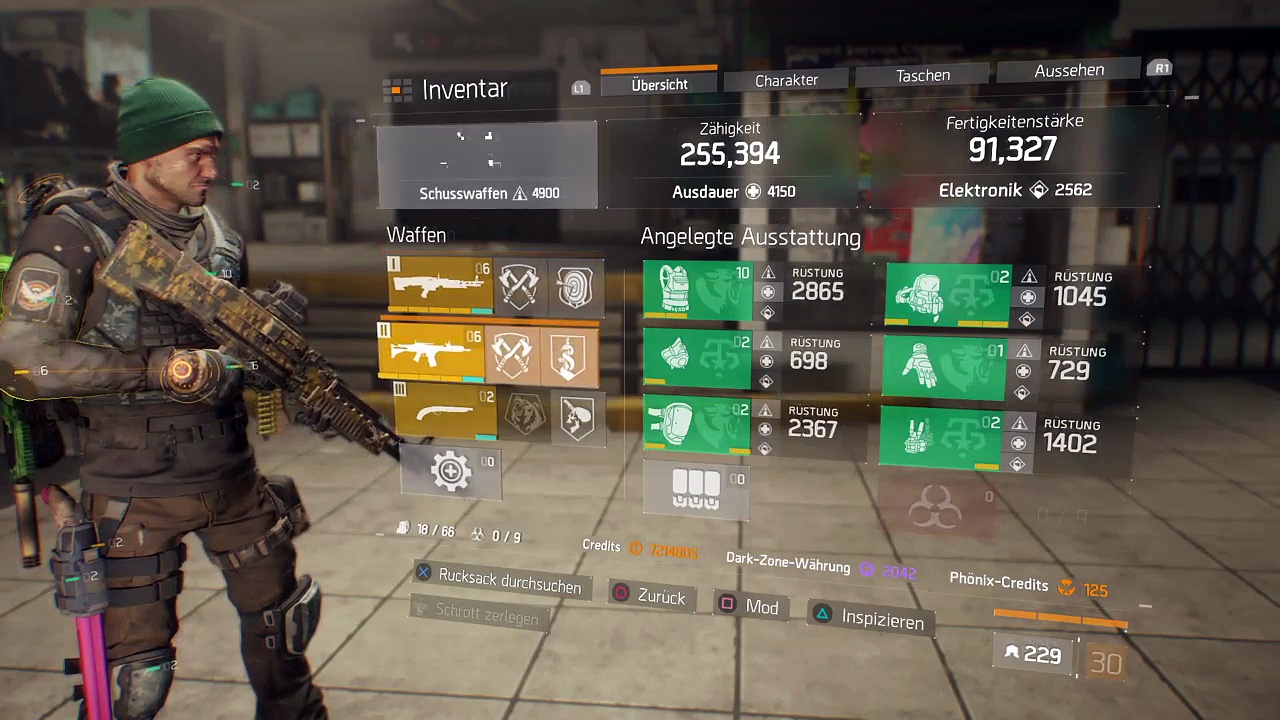The width and height of the screenshot is (1280, 720).
Task: Switch to the Übersicht tab
Action: click(659, 85)
